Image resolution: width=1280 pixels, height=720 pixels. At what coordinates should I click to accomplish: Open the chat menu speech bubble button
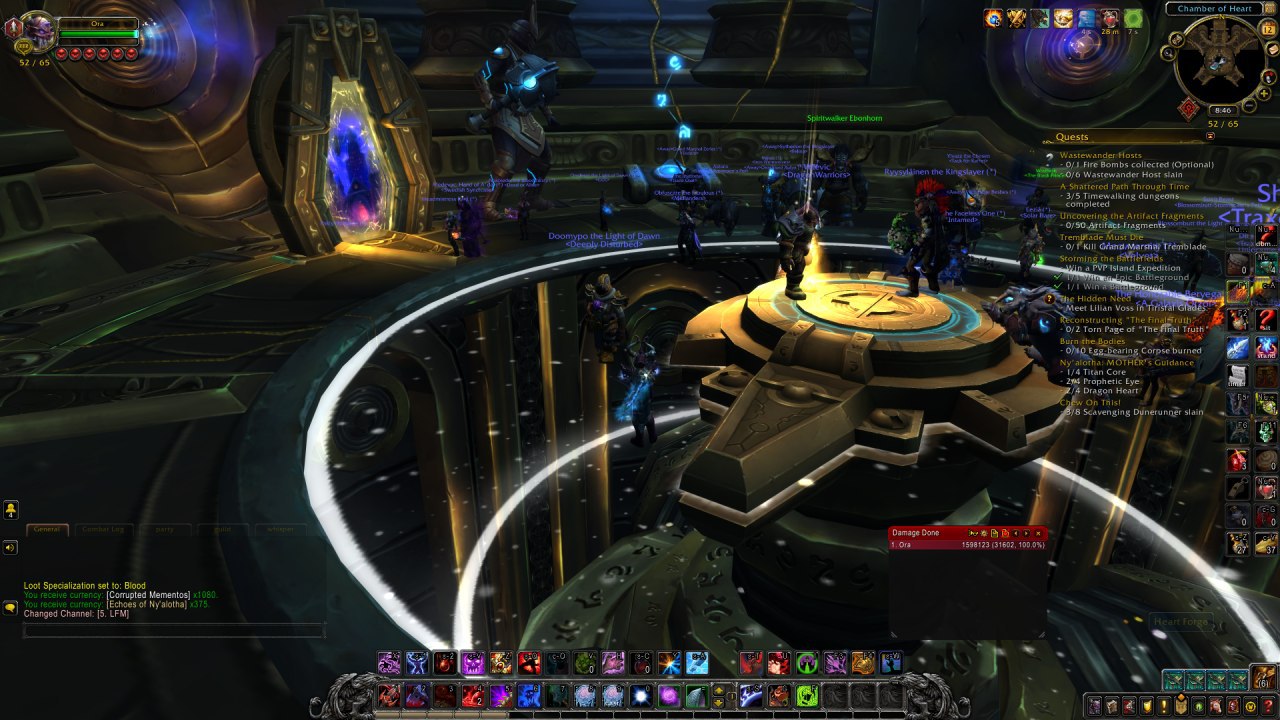tap(10, 606)
